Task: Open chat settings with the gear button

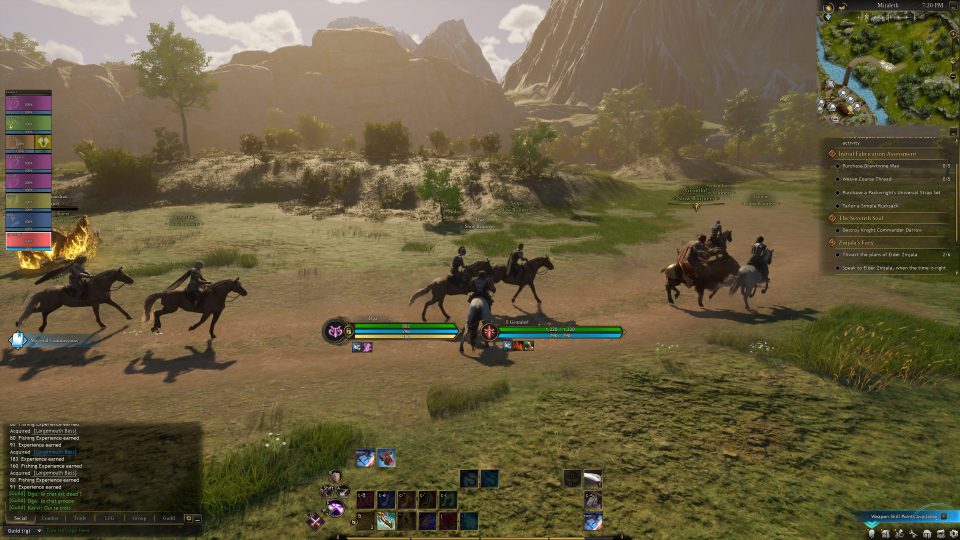Action: 188,518
